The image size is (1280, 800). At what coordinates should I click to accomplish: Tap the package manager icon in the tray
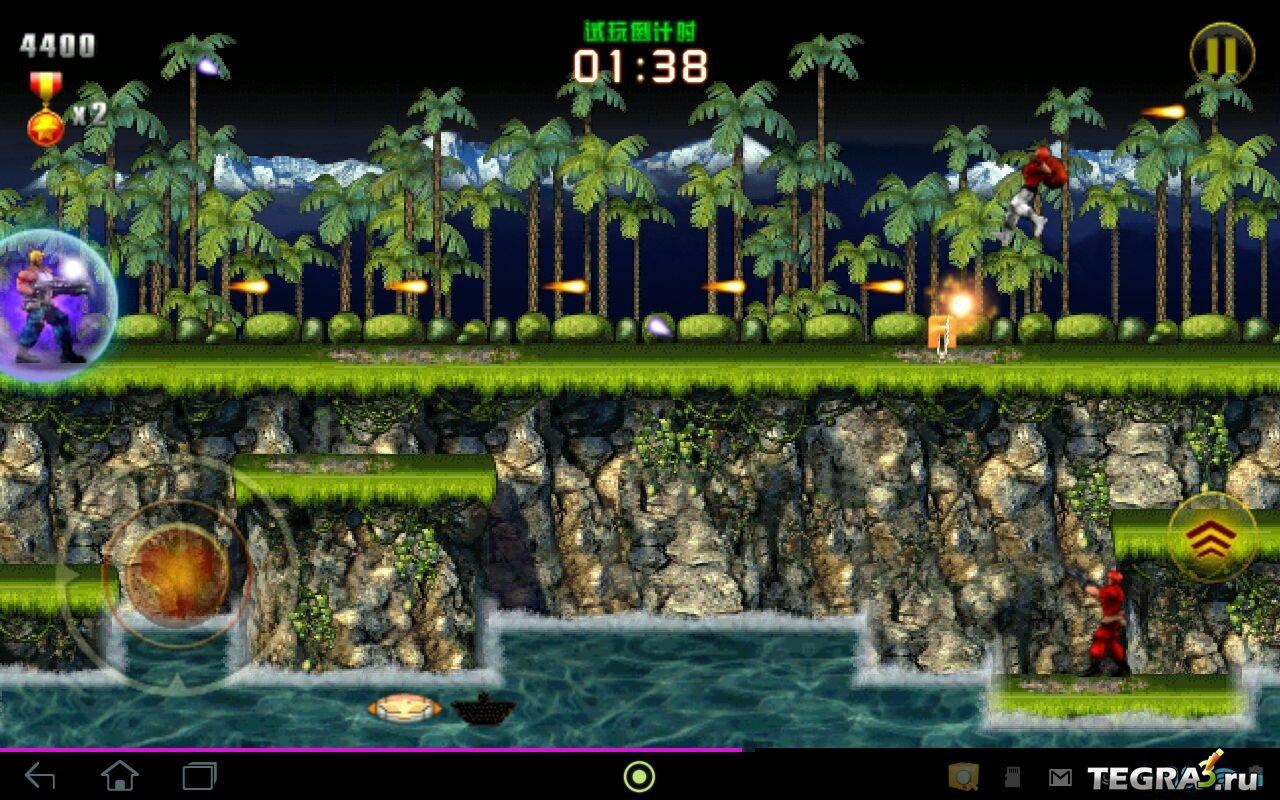click(963, 778)
